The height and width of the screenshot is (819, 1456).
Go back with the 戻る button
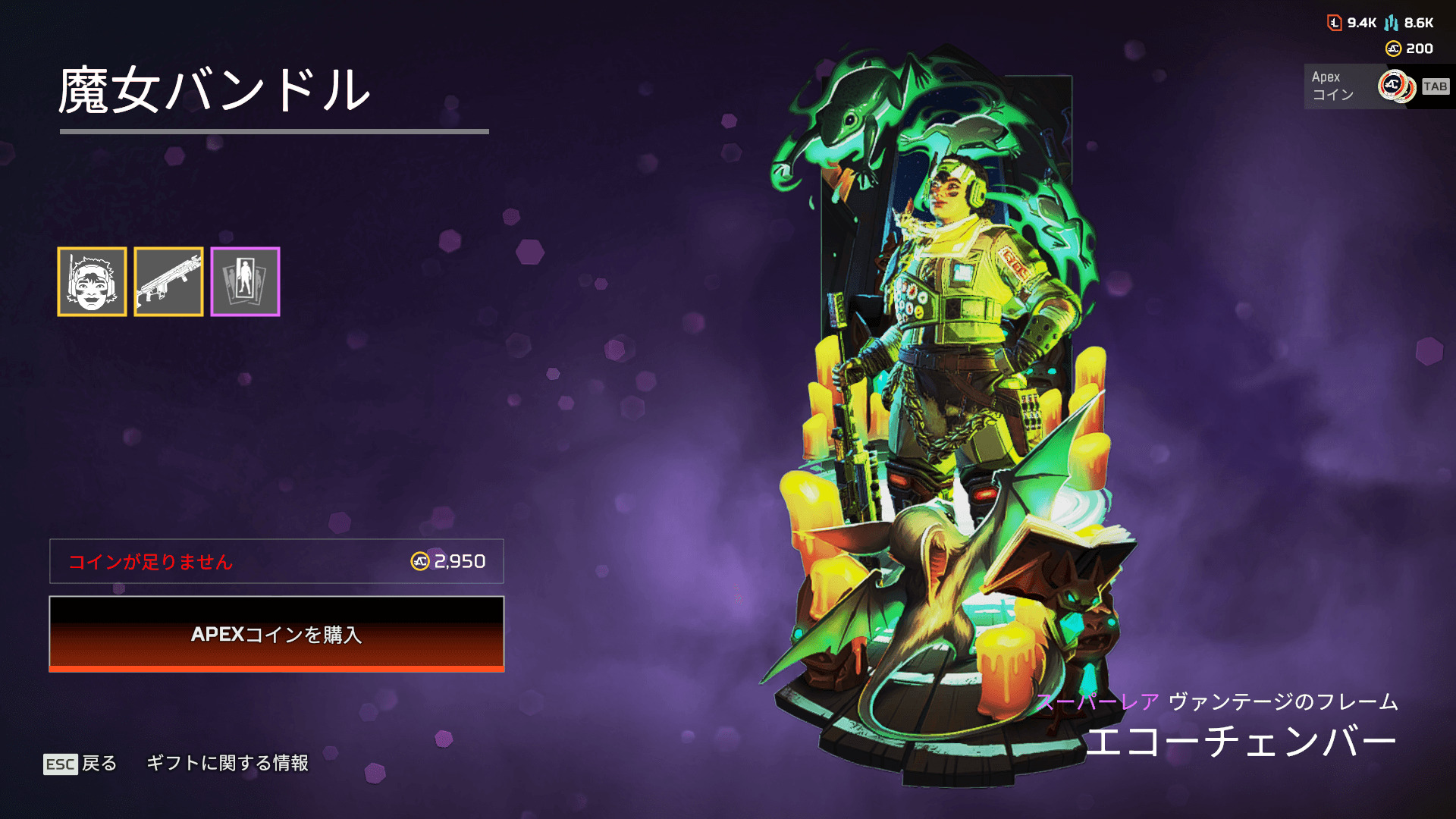[81, 763]
